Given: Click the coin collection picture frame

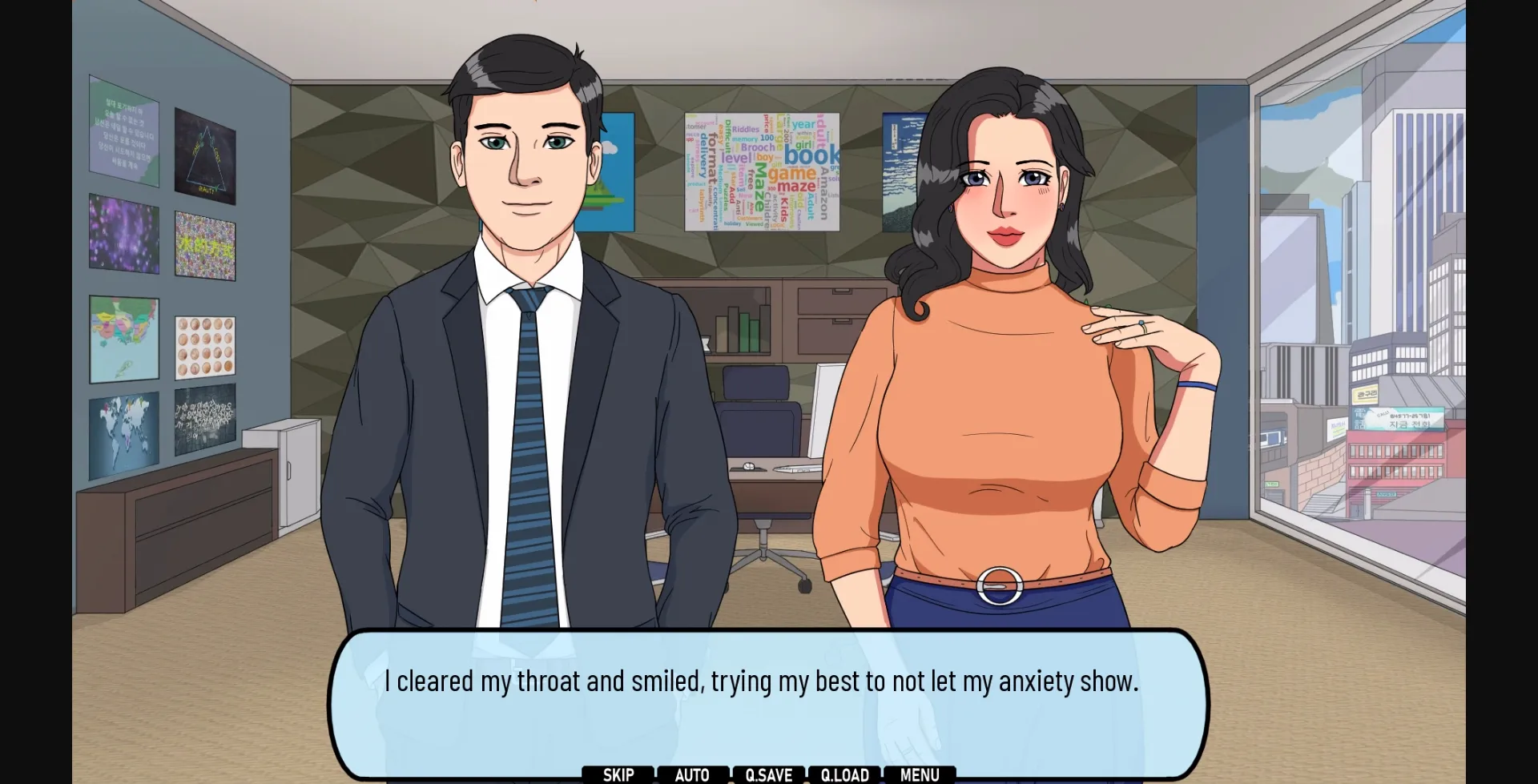Looking at the screenshot, I should (205, 346).
